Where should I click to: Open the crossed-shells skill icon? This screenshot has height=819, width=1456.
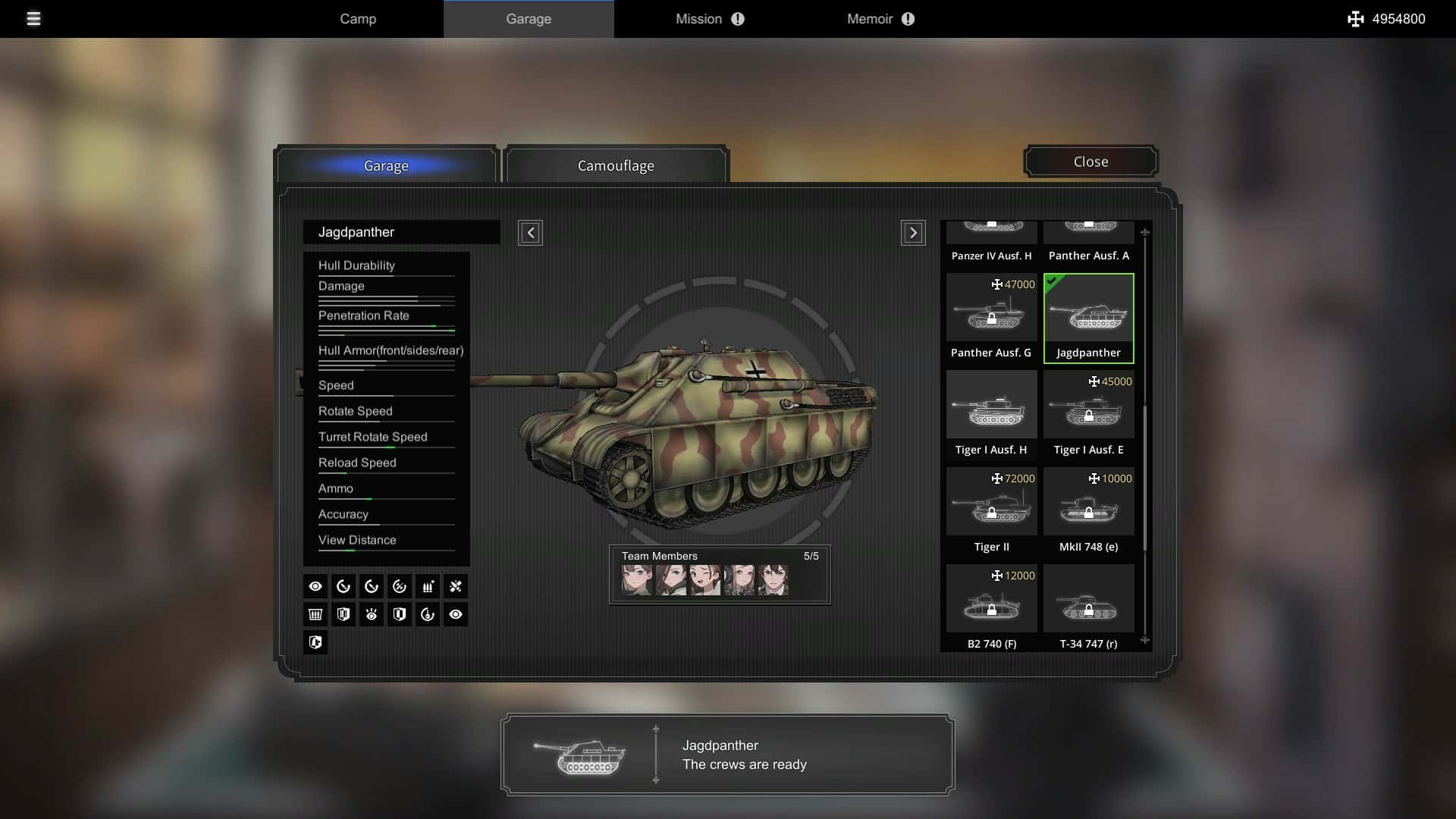[456, 585]
